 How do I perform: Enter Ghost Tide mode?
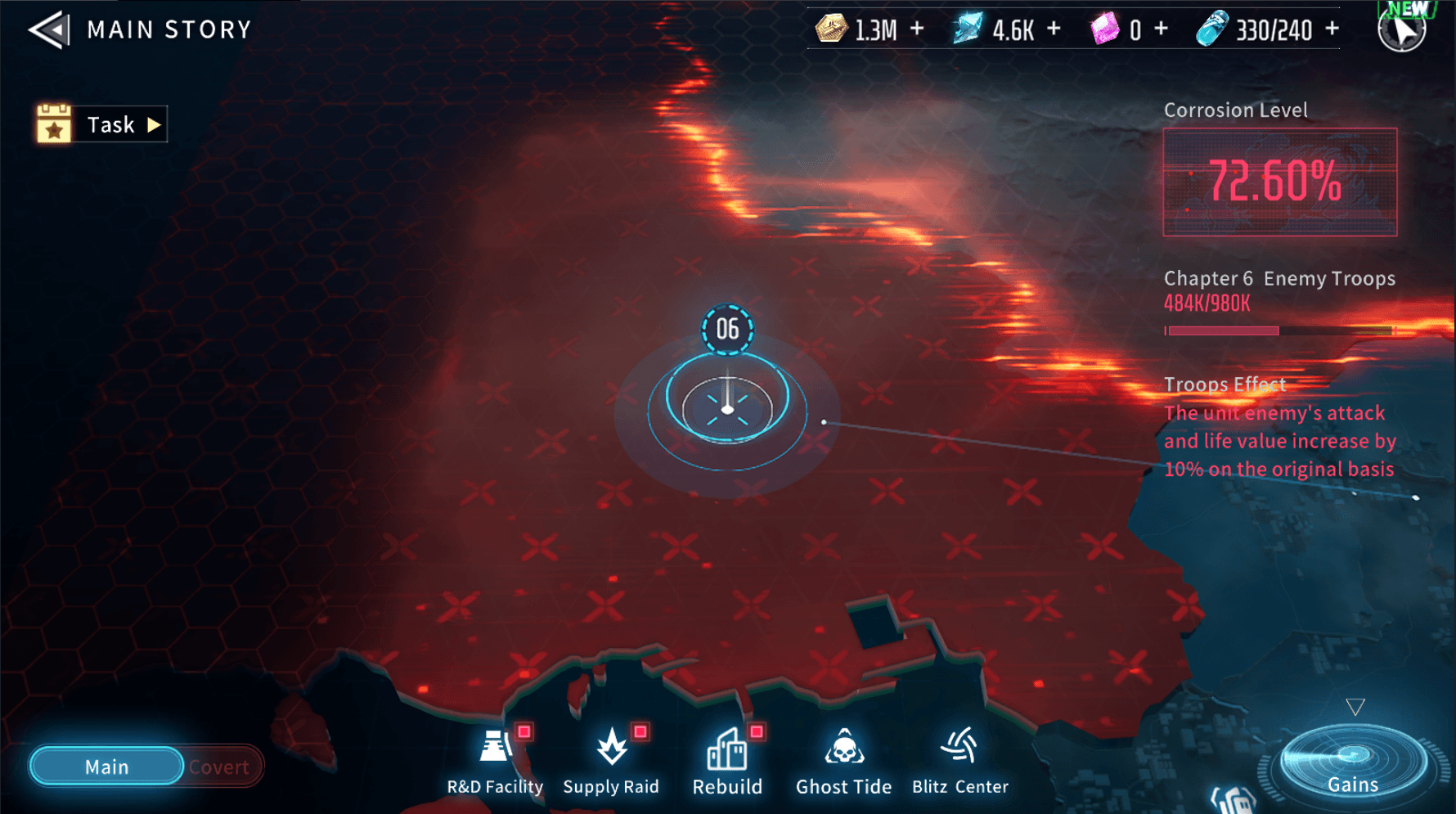843,761
